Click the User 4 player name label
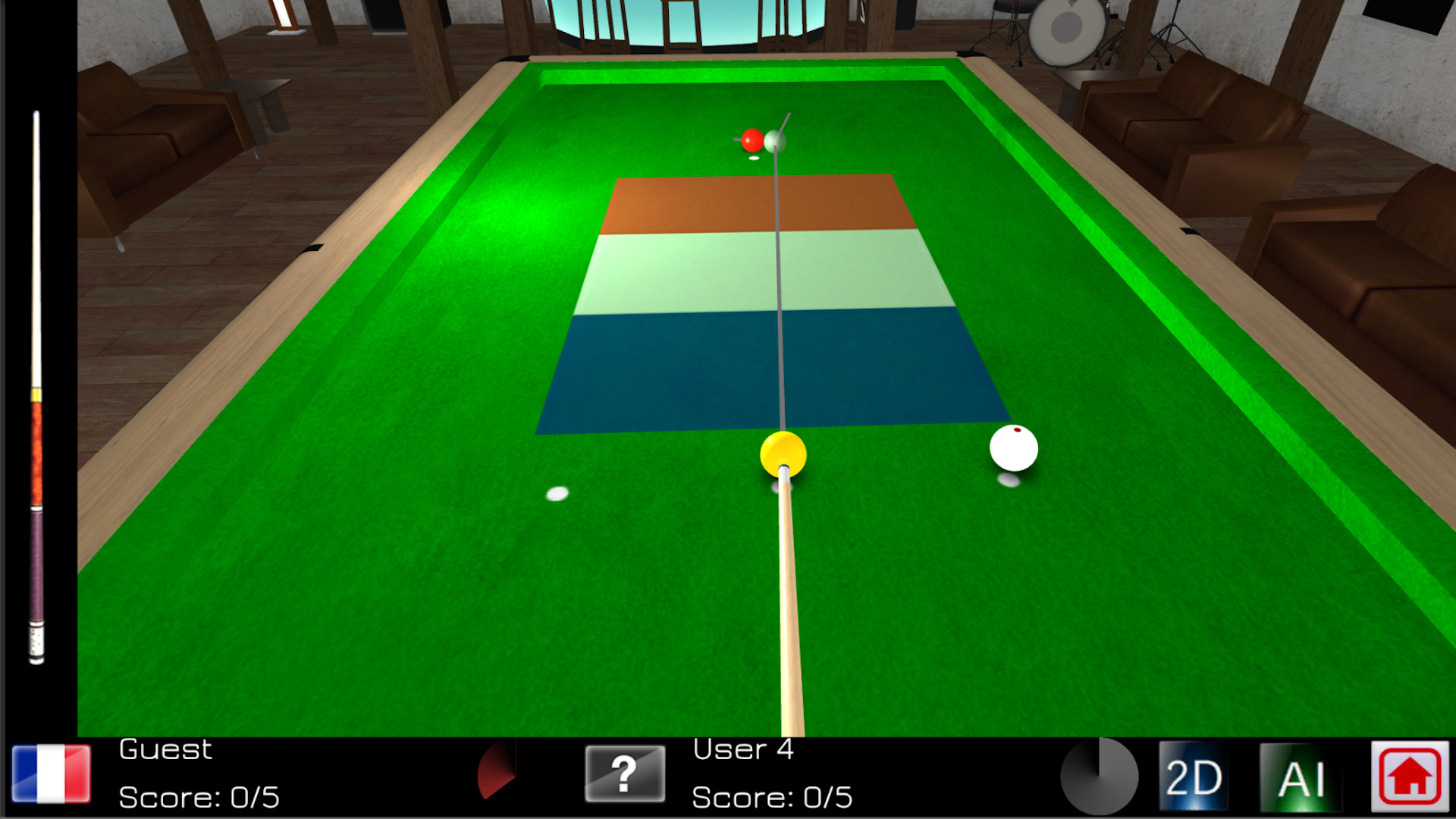Image resolution: width=1456 pixels, height=819 pixels. 743,749
